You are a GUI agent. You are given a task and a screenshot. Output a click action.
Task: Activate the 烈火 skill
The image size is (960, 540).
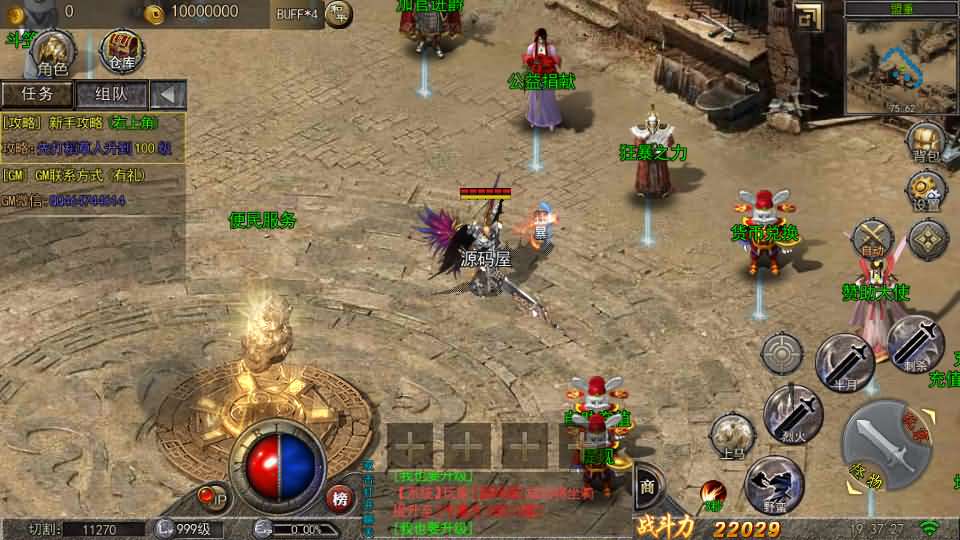(793, 412)
